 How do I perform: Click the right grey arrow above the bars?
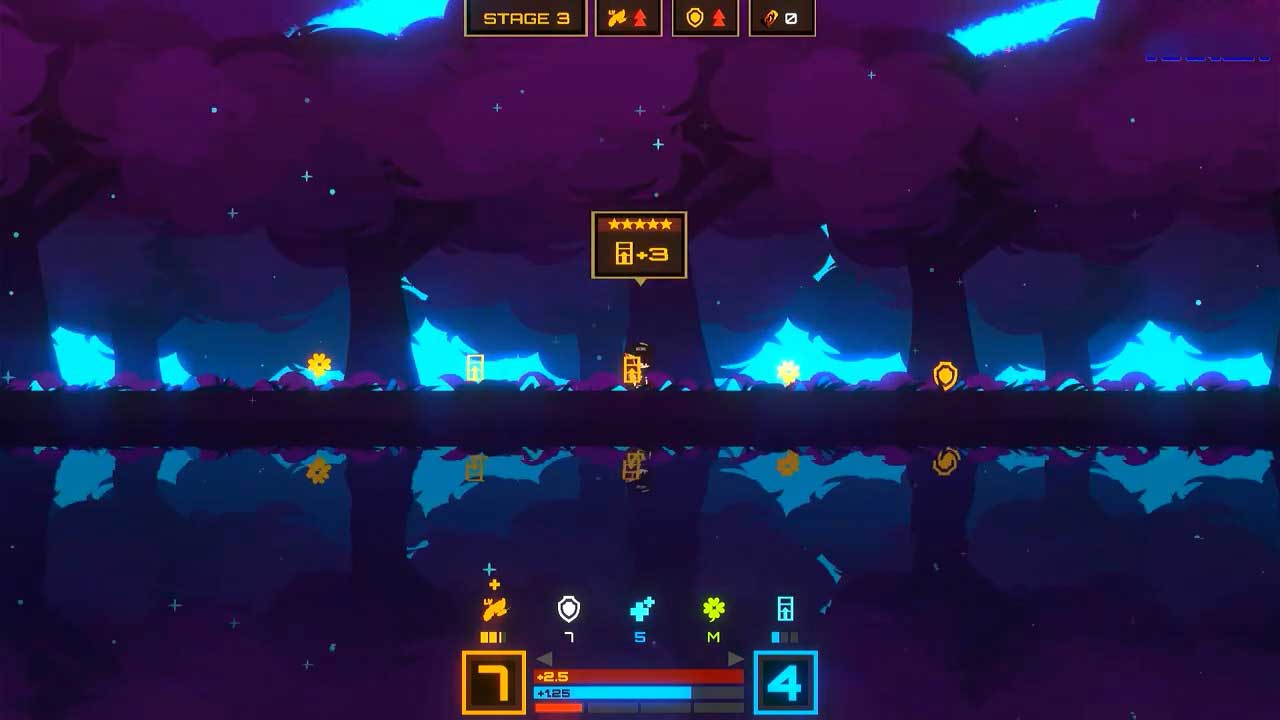736,658
